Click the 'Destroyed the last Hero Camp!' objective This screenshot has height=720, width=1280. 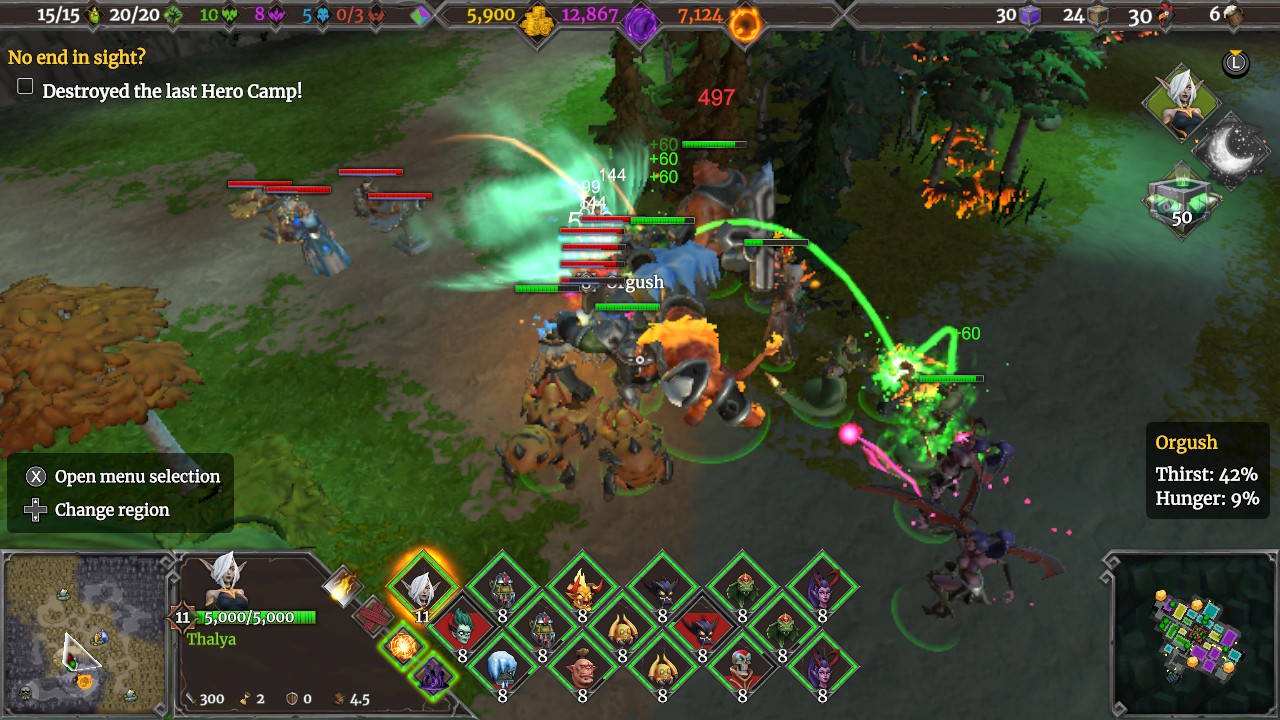[172, 91]
